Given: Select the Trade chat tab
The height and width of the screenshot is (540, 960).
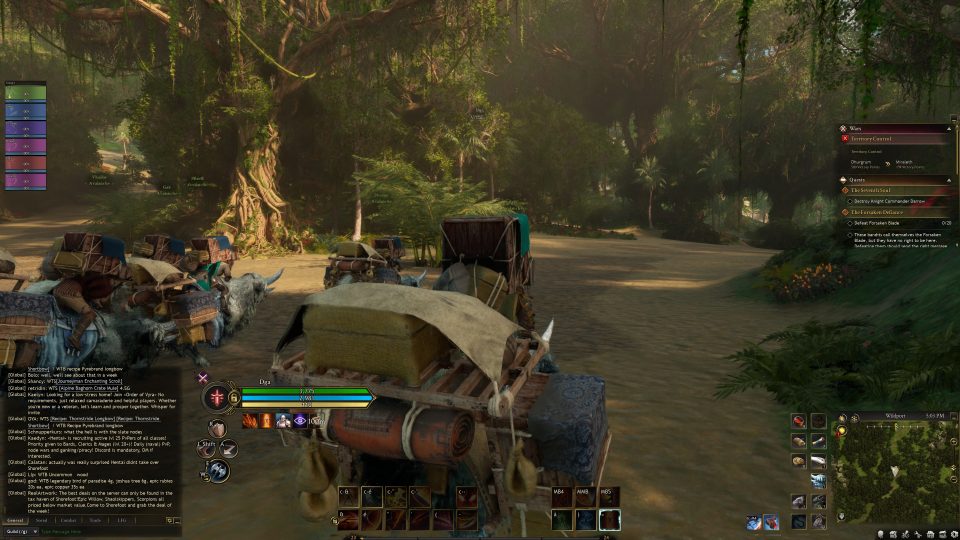Looking at the screenshot, I should tap(95, 520).
